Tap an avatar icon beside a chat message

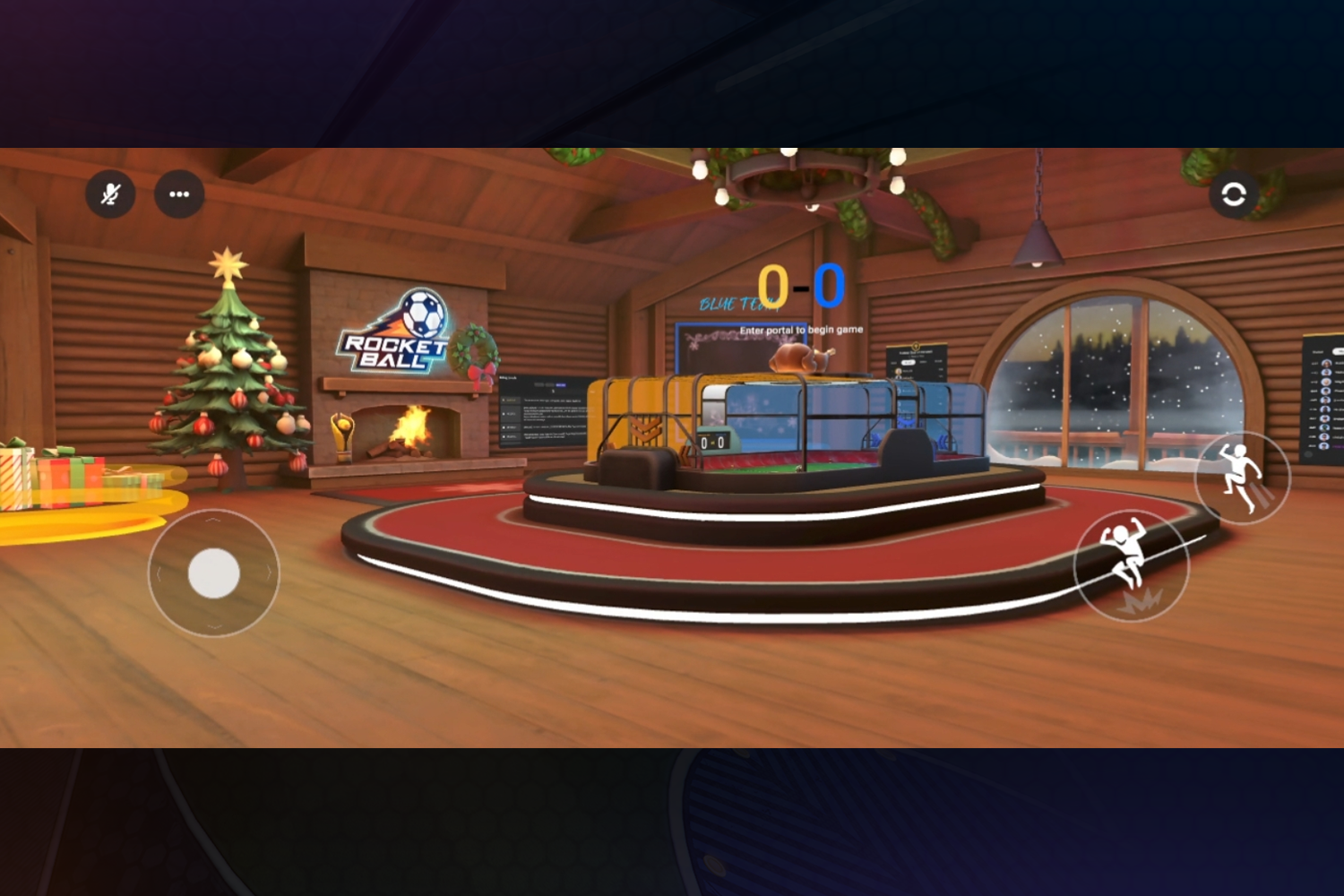(504, 401)
